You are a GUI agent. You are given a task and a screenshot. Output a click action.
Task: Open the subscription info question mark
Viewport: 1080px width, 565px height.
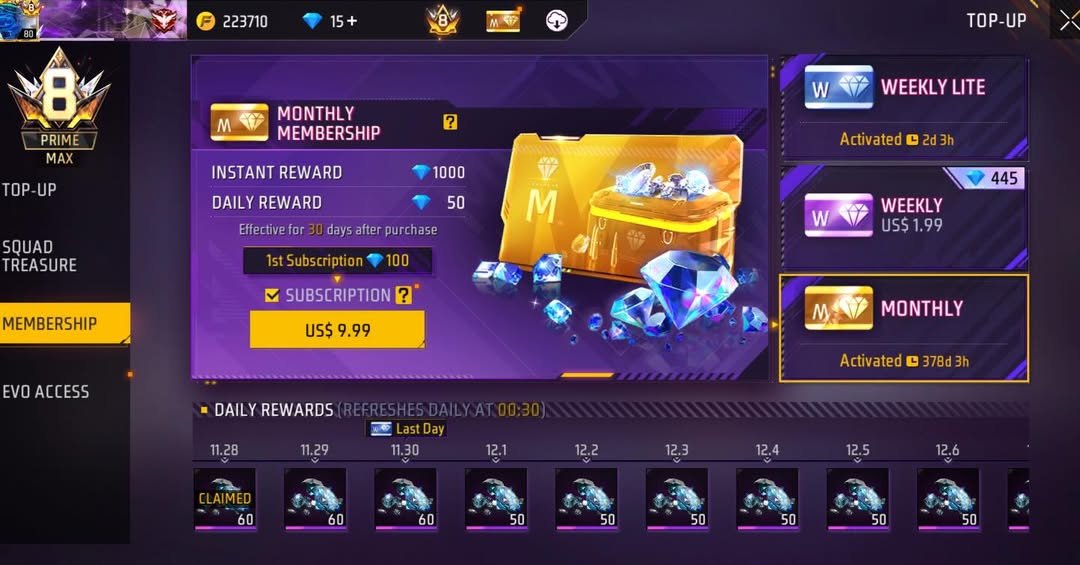[403, 295]
